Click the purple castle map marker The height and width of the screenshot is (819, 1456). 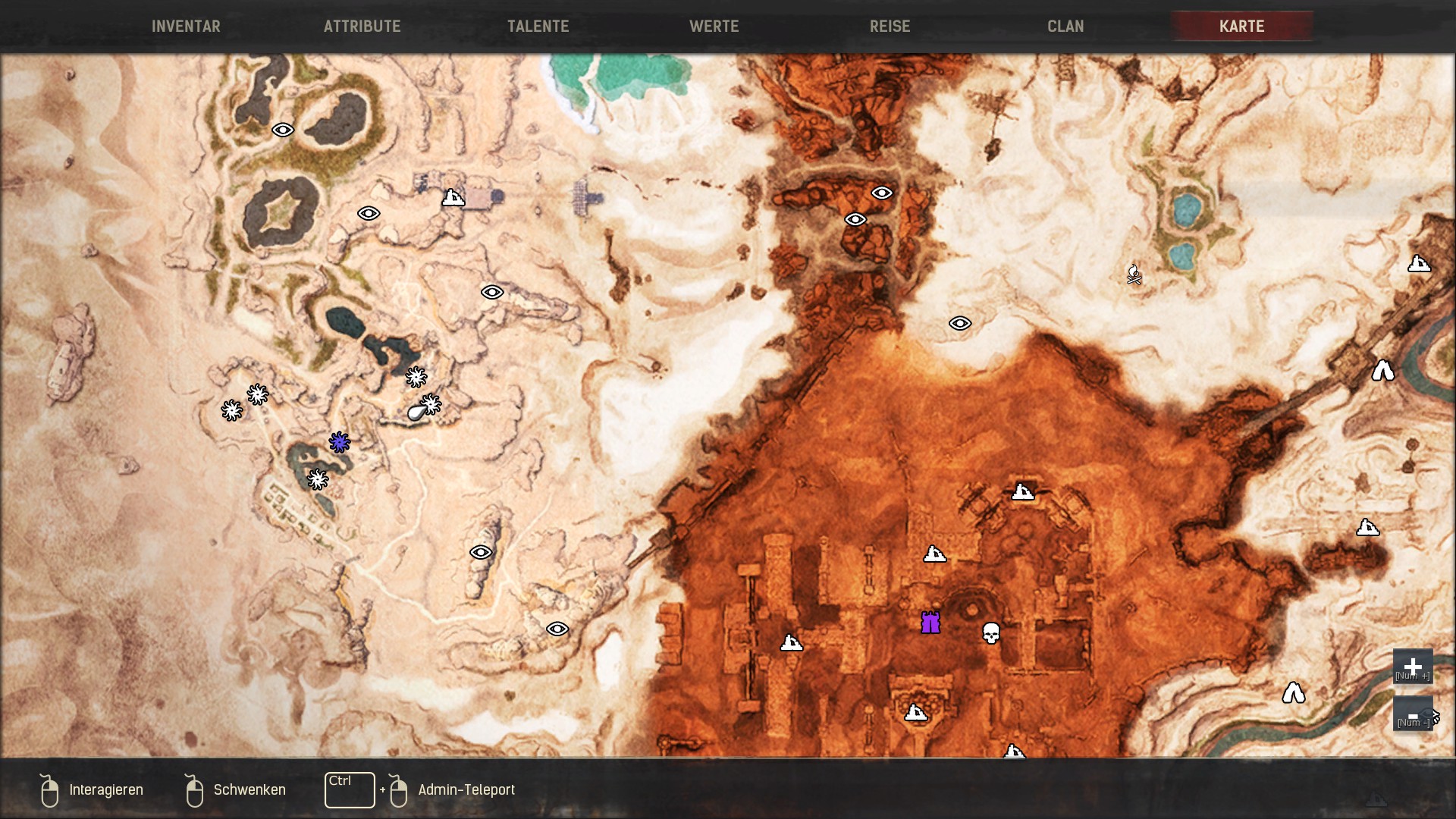click(930, 623)
